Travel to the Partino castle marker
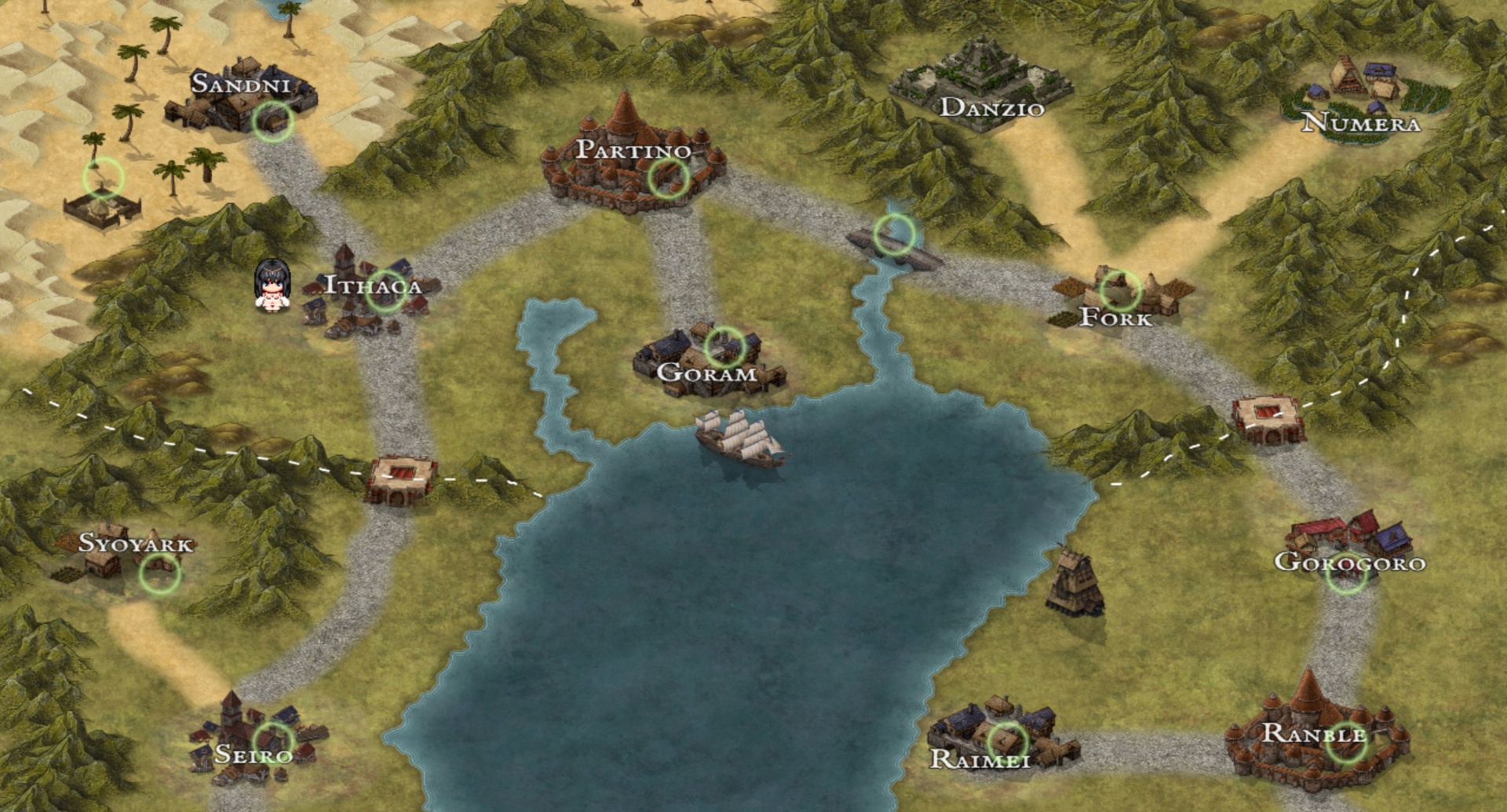The image size is (1507, 812). (x=668, y=178)
